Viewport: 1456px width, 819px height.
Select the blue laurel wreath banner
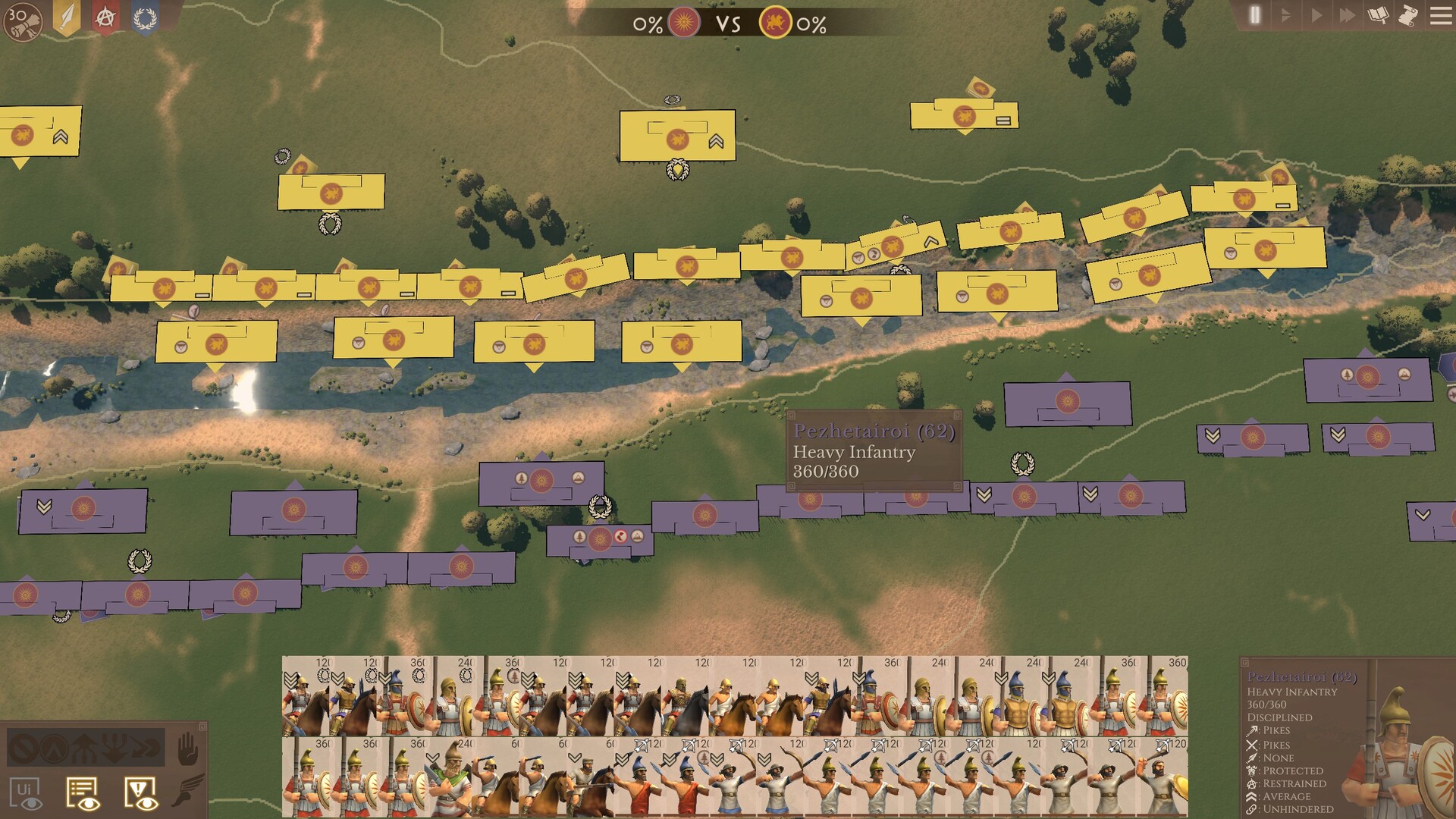(x=145, y=18)
